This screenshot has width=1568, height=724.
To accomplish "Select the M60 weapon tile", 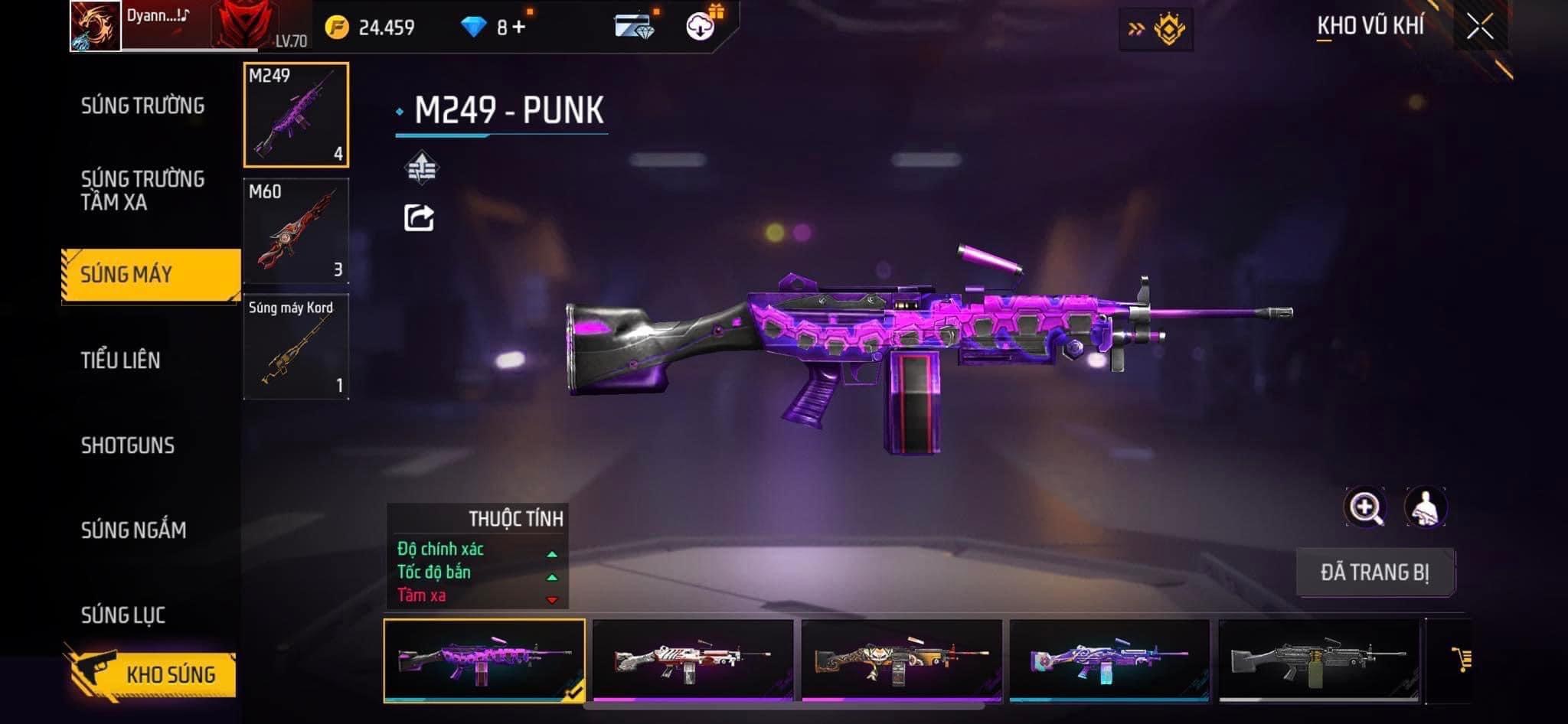I will (296, 231).
